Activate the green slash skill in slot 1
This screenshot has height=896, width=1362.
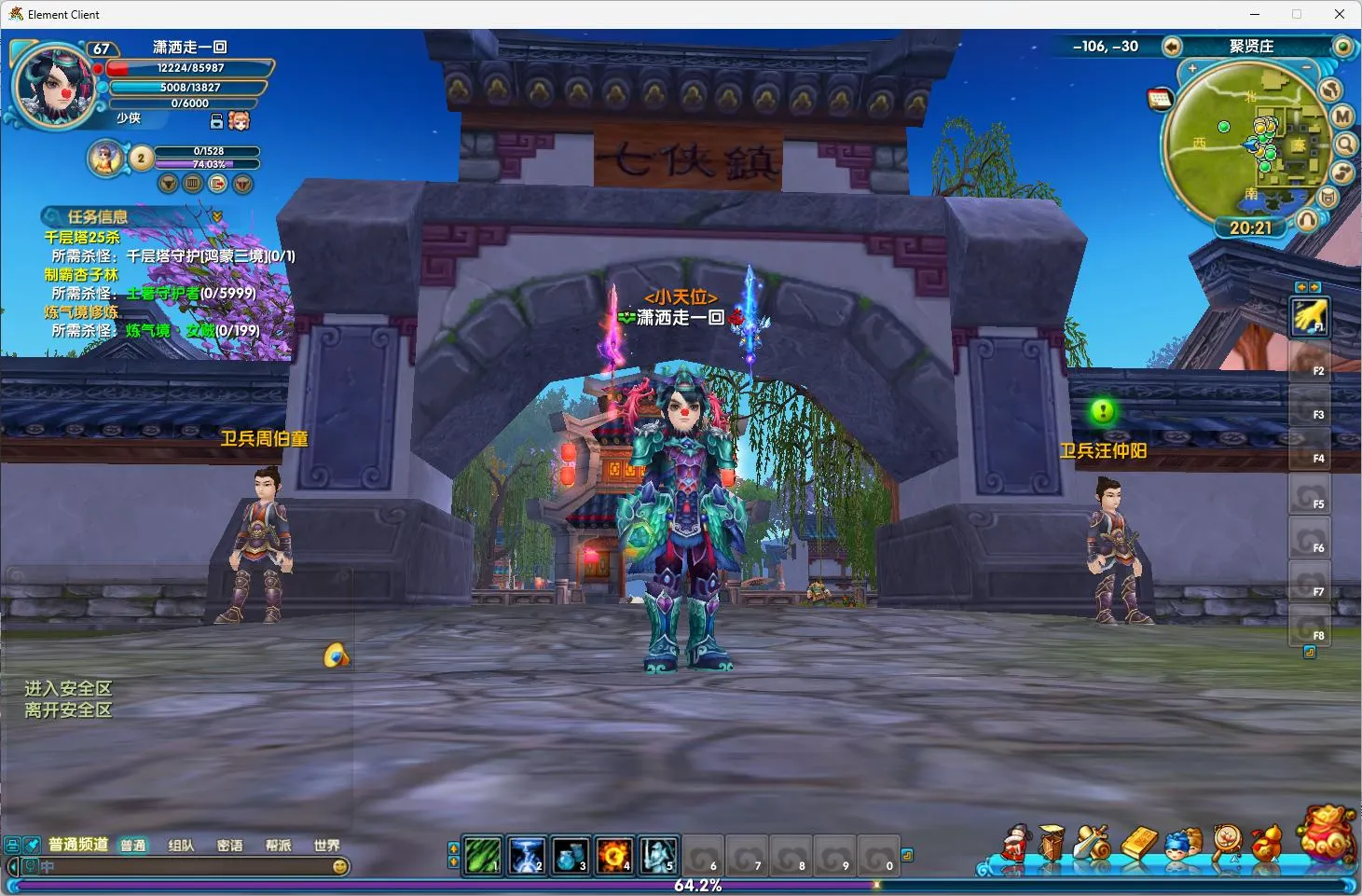tap(483, 855)
